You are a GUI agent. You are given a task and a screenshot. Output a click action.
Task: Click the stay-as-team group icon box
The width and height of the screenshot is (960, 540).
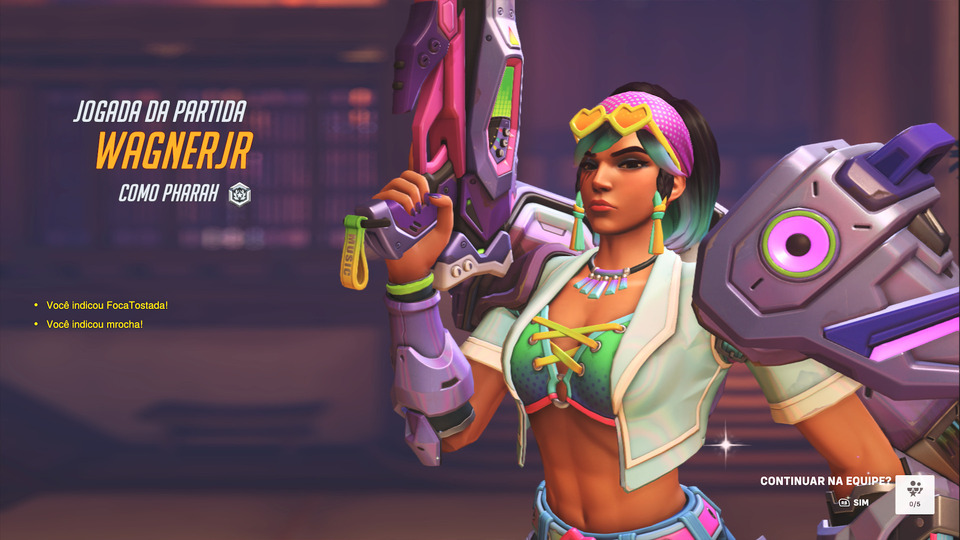914,494
